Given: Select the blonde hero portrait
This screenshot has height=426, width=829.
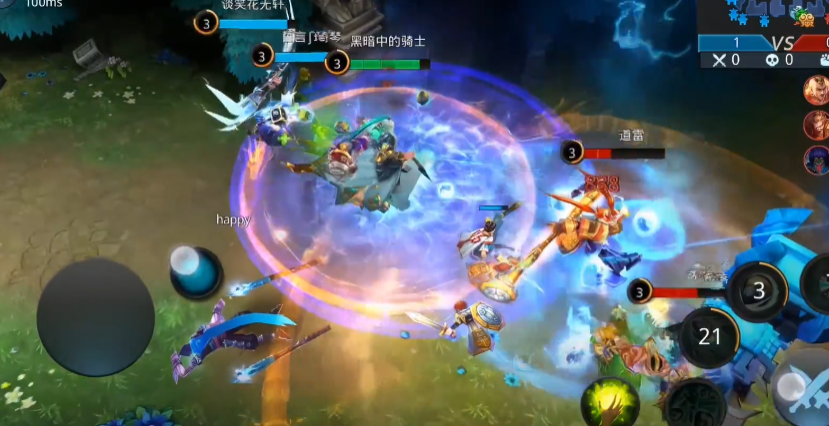Looking at the screenshot, I should click(x=817, y=91).
